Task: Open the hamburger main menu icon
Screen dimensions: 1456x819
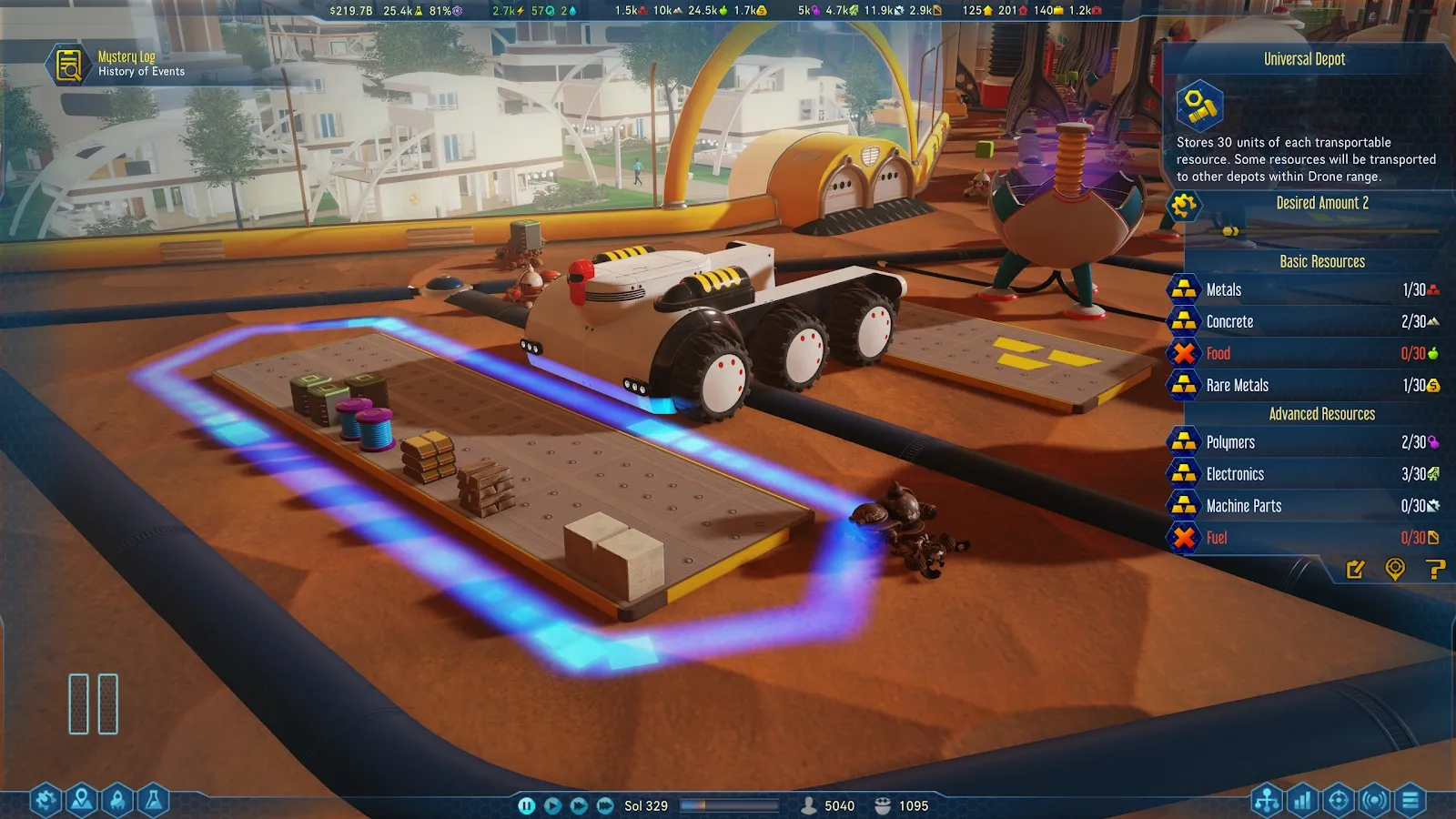Action: tap(1410, 801)
